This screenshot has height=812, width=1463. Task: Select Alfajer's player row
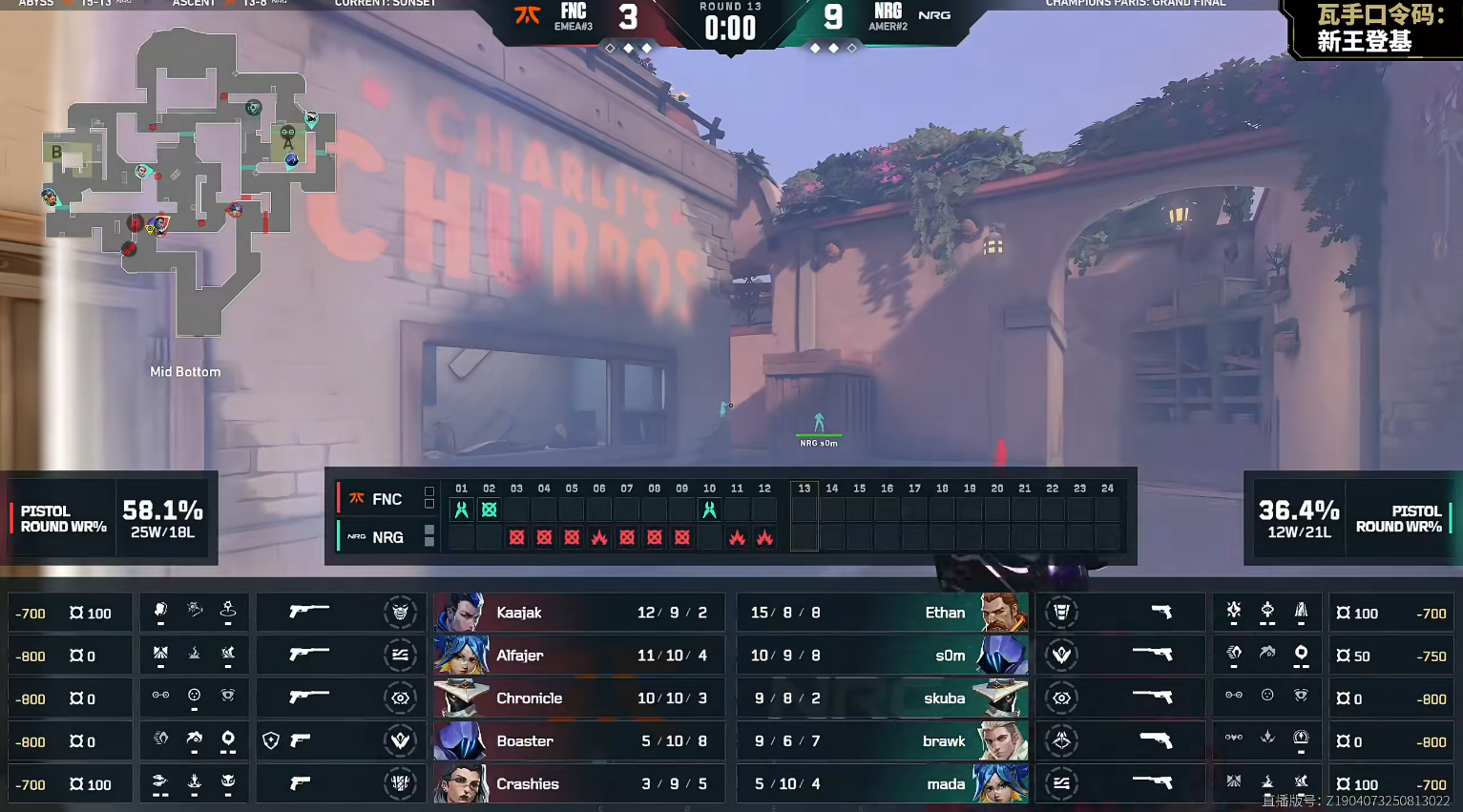(578, 656)
